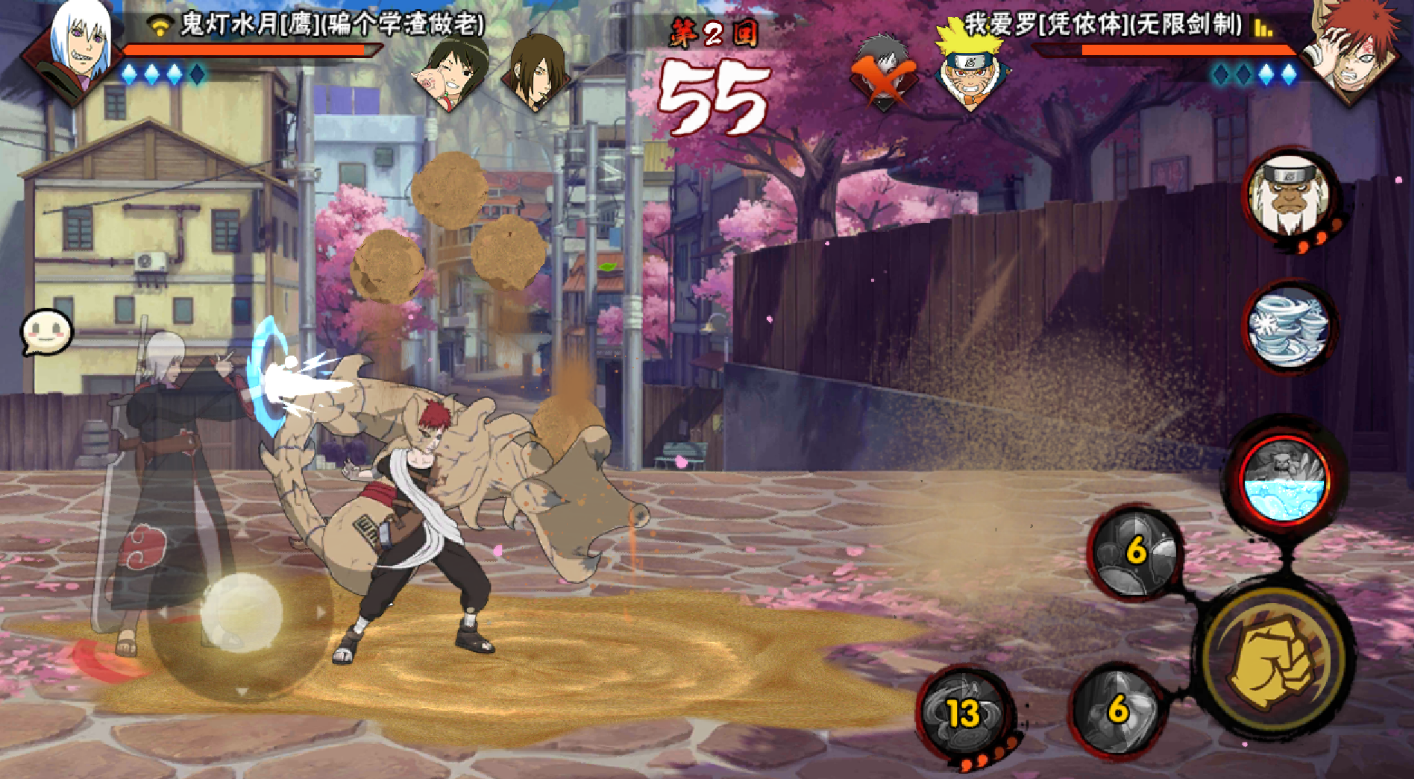Viewport: 1414px width, 779px height.
Task: Select the red-haired Gaara opponent portrait
Action: click(x=1361, y=50)
